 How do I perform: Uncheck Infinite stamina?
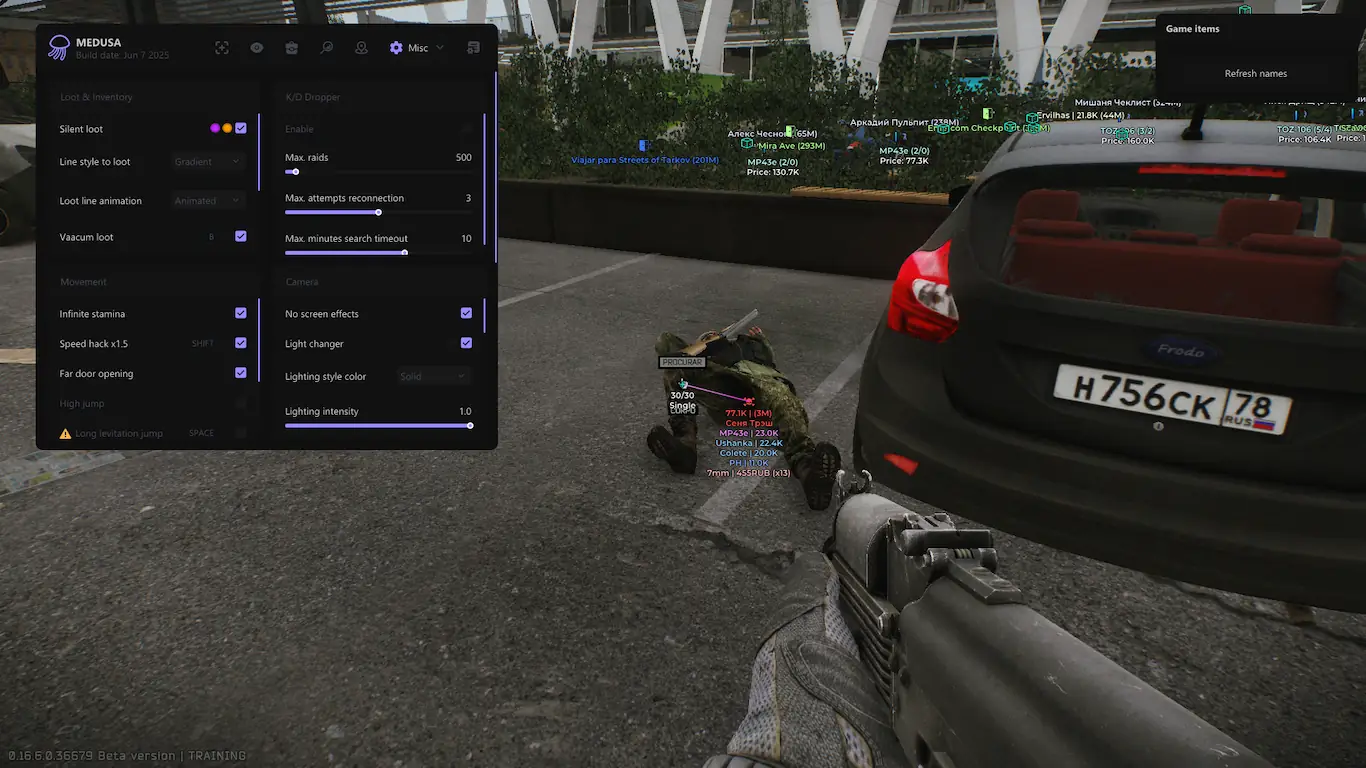pos(241,313)
